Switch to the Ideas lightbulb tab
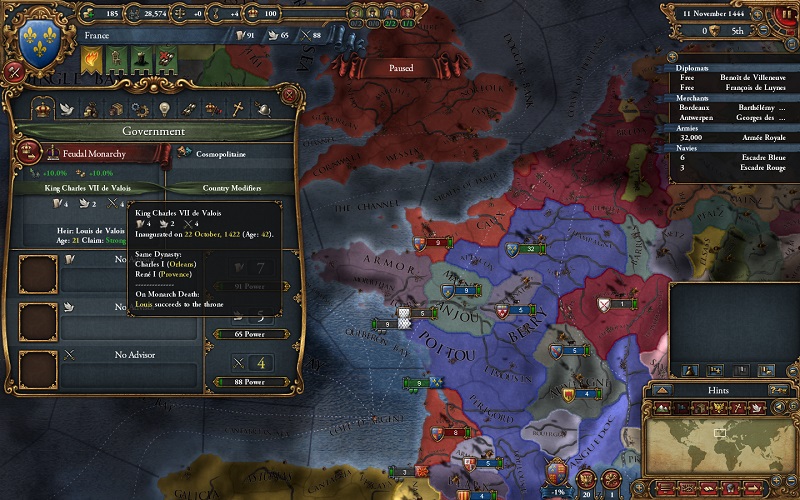The height and width of the screenshot is (500, 800). [164, 108]
